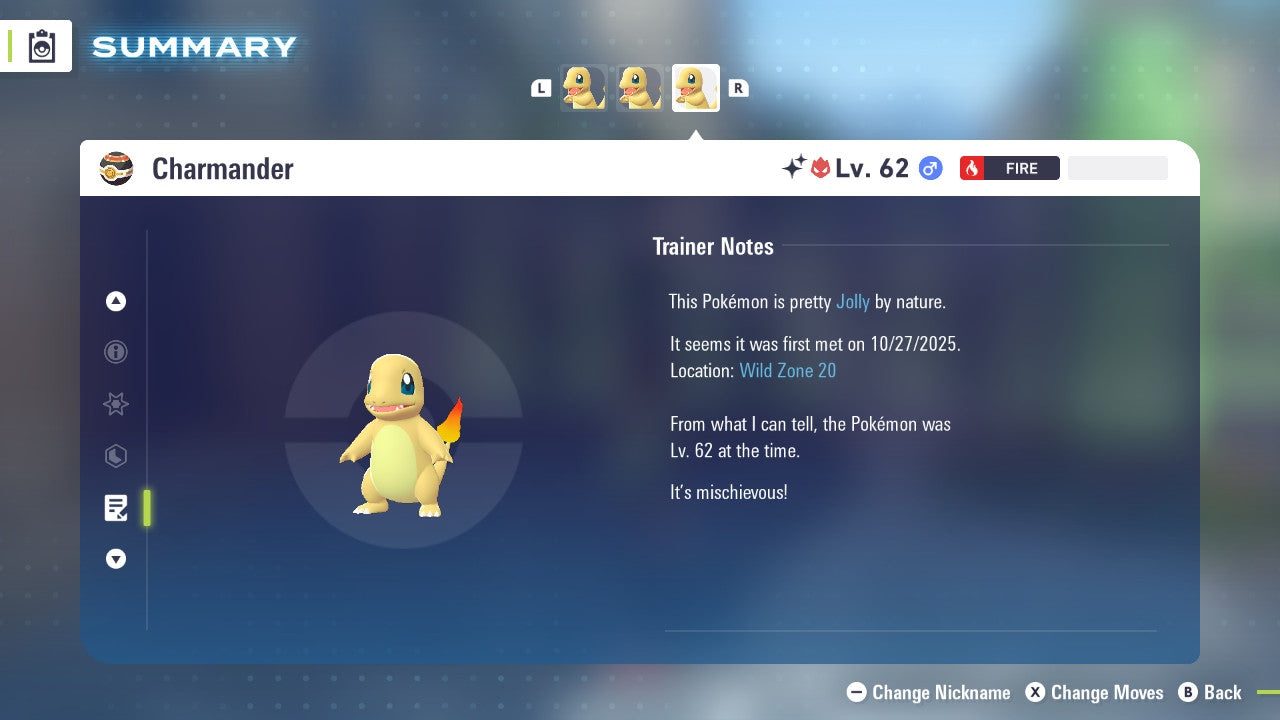The height and width of the screenshot is (720, 1280).
Task: Click the red mark icon next to the level
Action: pos(818,167)
